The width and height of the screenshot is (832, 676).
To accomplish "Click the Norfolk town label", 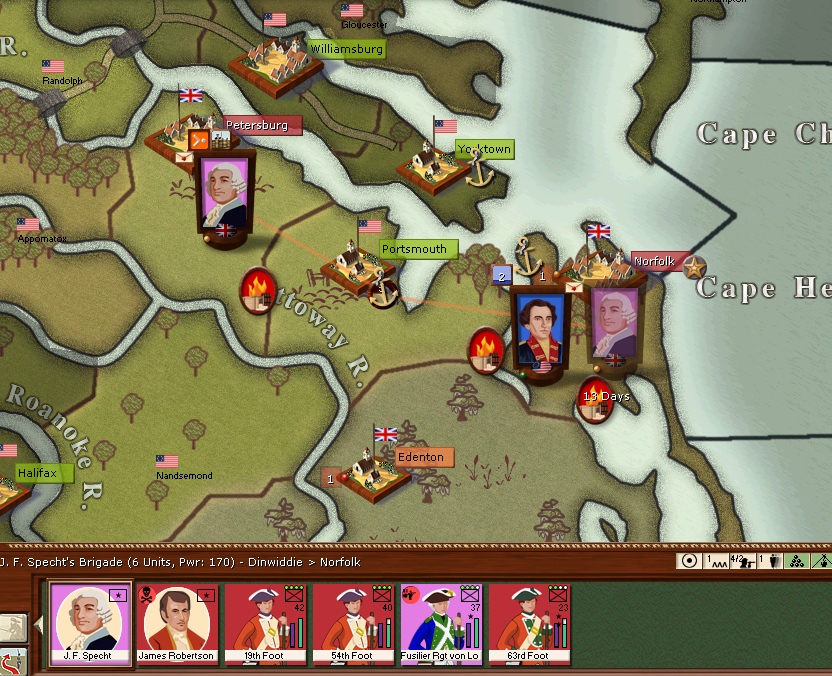I will [x=655, y=262].
